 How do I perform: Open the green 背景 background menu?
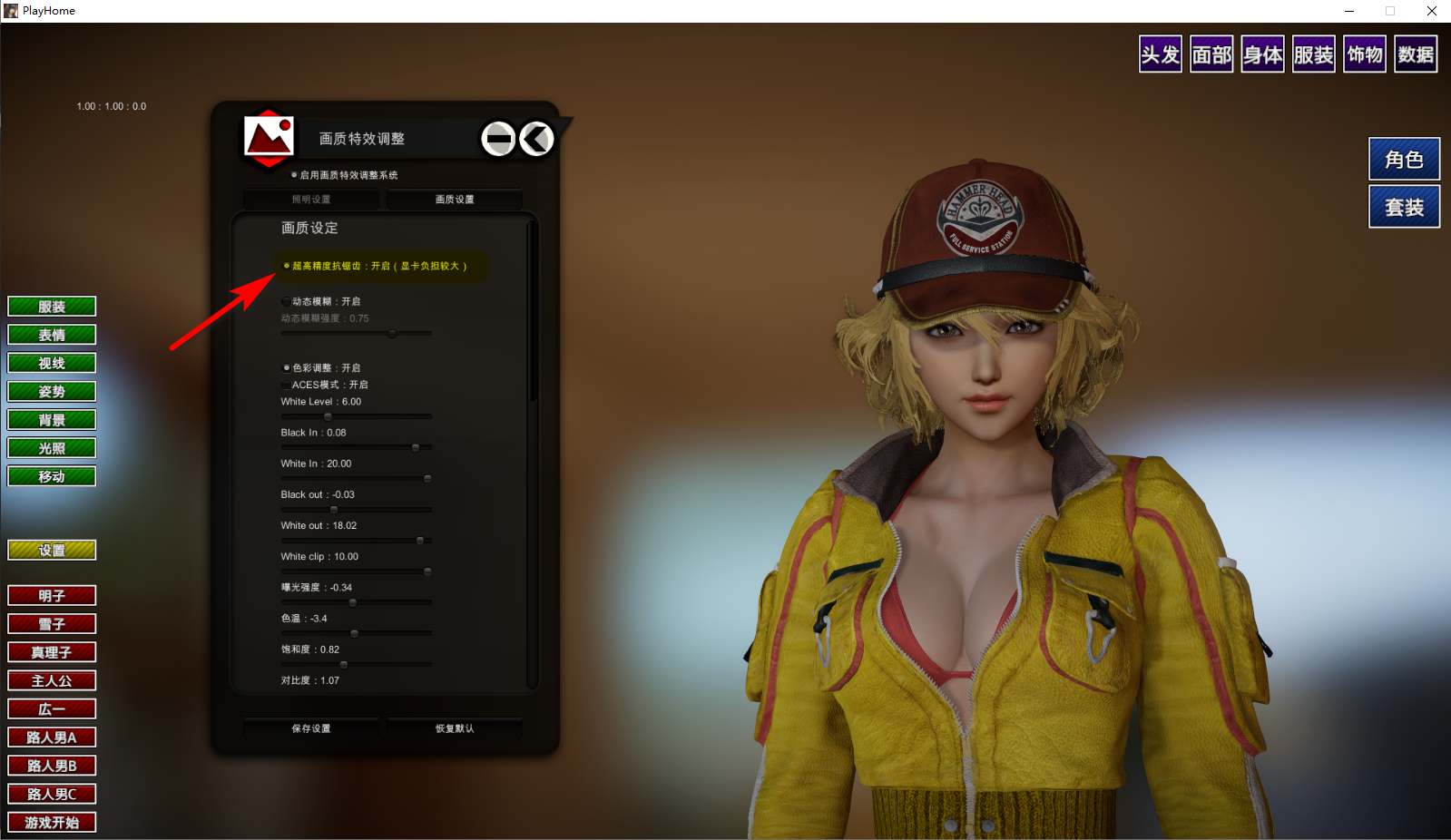(x=52, y=420)
